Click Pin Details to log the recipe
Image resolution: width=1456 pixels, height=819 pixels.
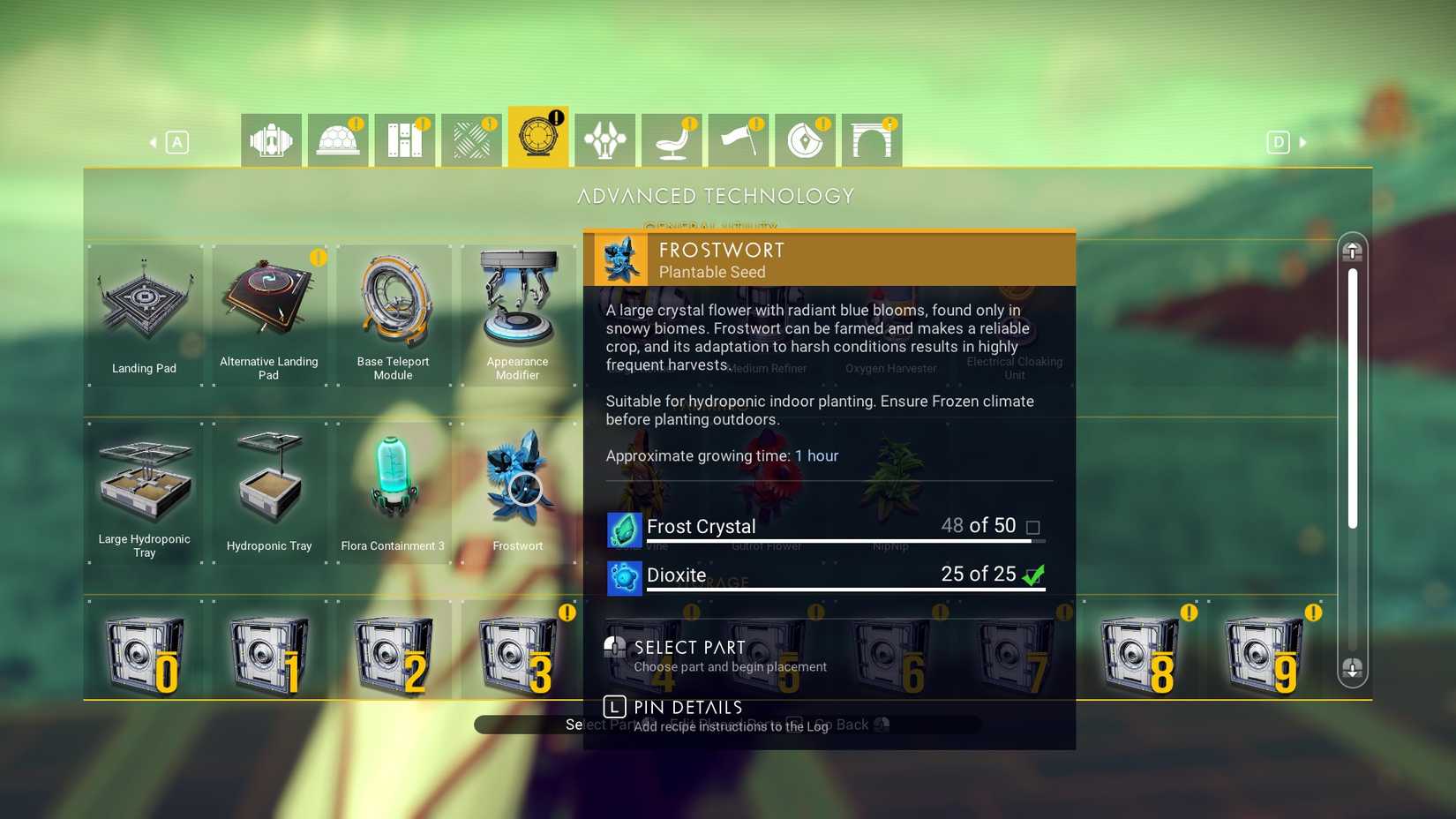coord(687,707)
